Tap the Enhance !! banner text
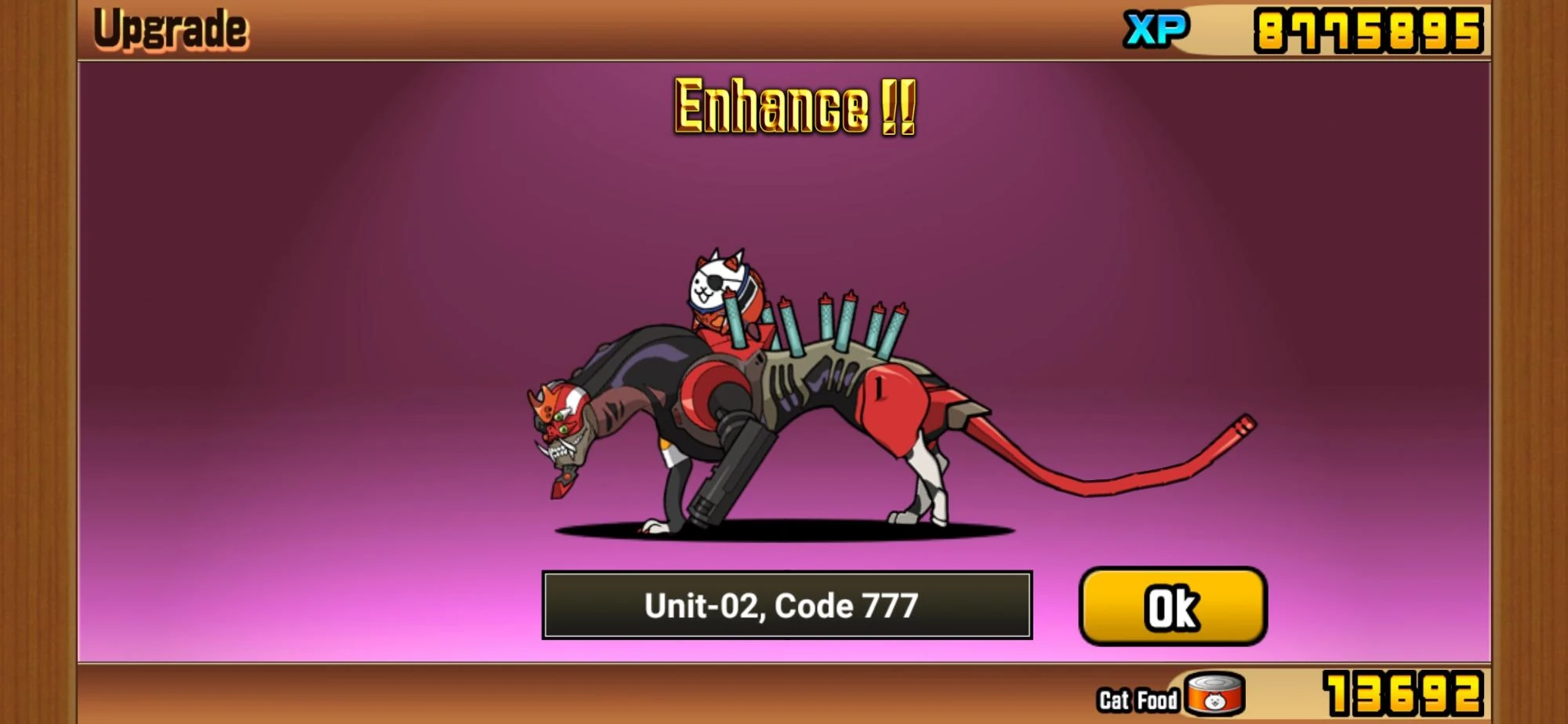Viewport: 1568px width, 724px height. [x=793, y=106]
